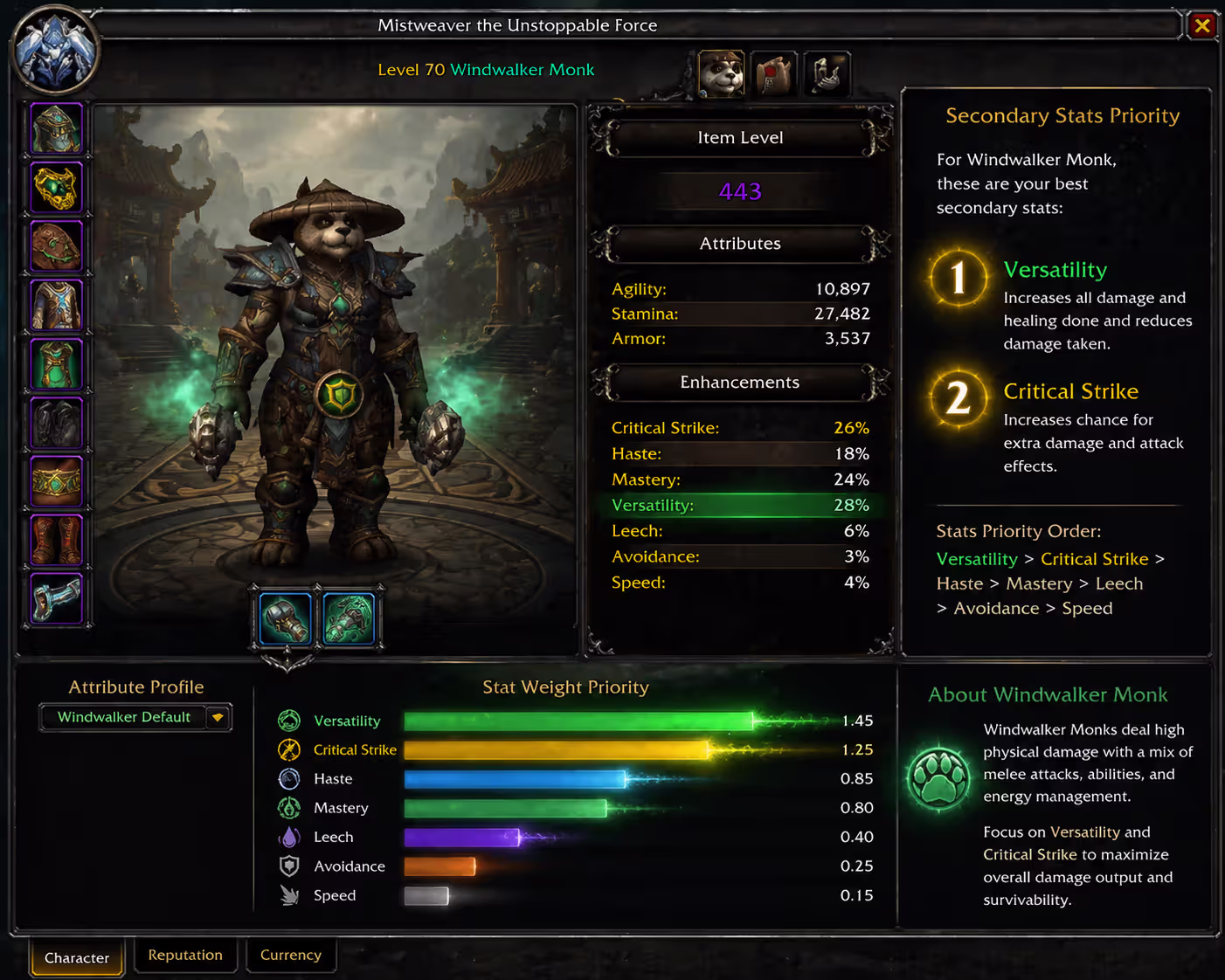Image resolution: width=1225 pixels, height=980 pixels.
Task: Select the green glowing second trinket icon
Action: point(350,618)
